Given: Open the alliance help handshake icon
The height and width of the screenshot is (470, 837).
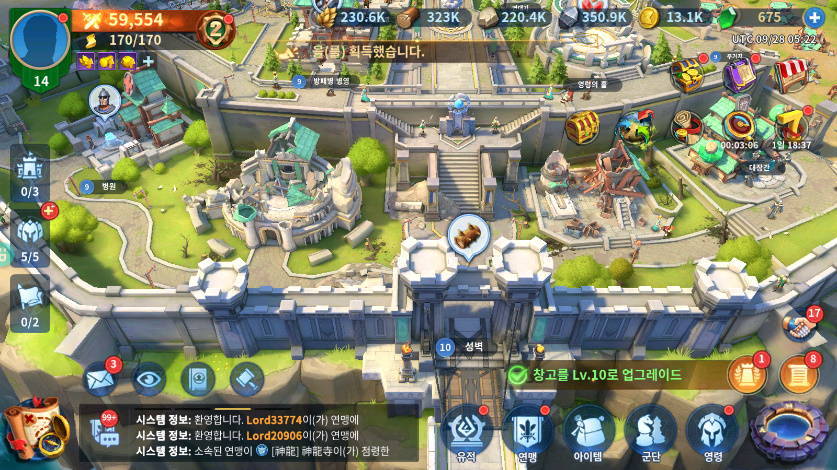Looking at the screenshot, I should (798, 326).
